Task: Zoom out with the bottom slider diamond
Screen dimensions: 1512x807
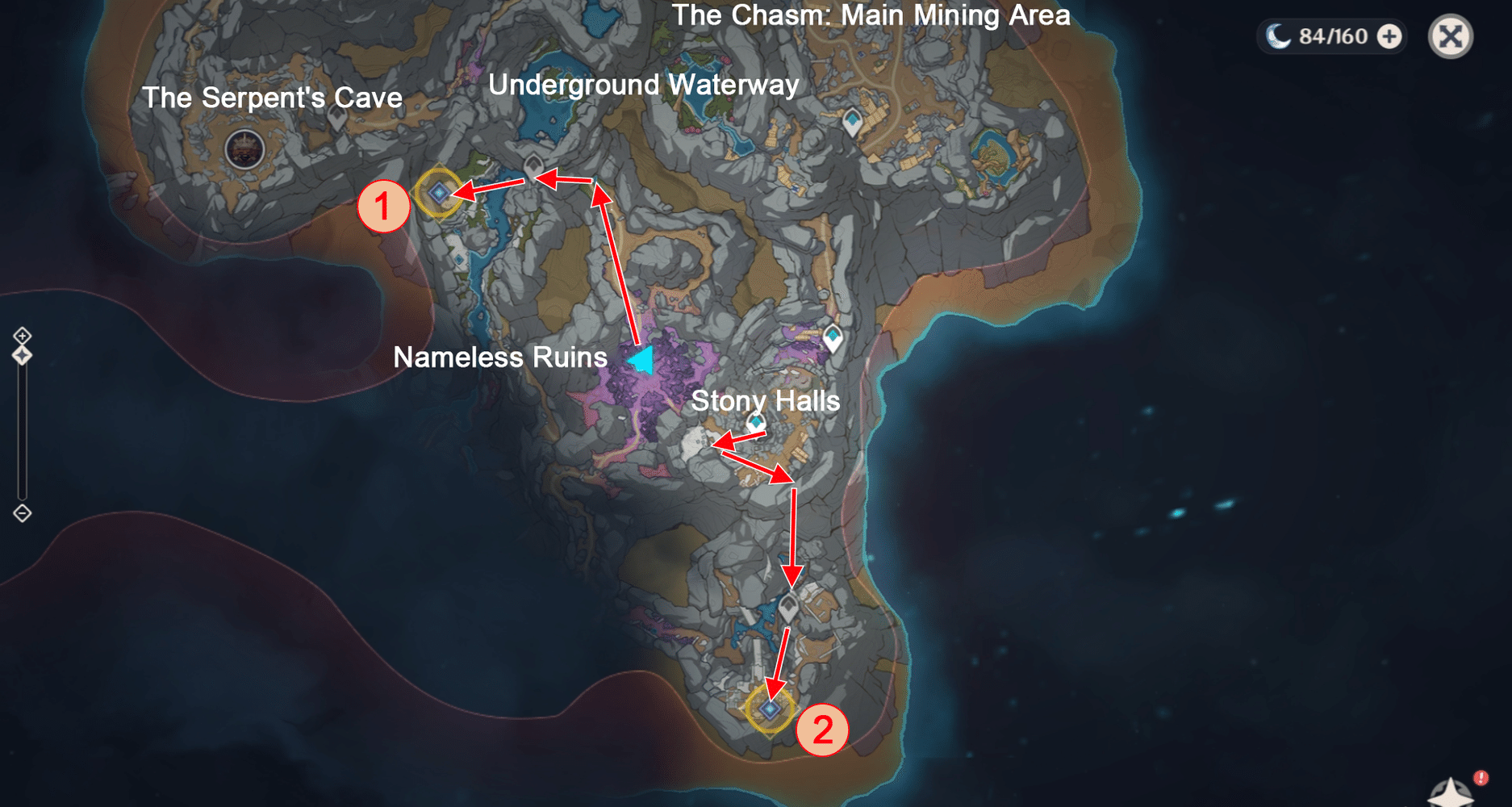Action: point(22,512)
